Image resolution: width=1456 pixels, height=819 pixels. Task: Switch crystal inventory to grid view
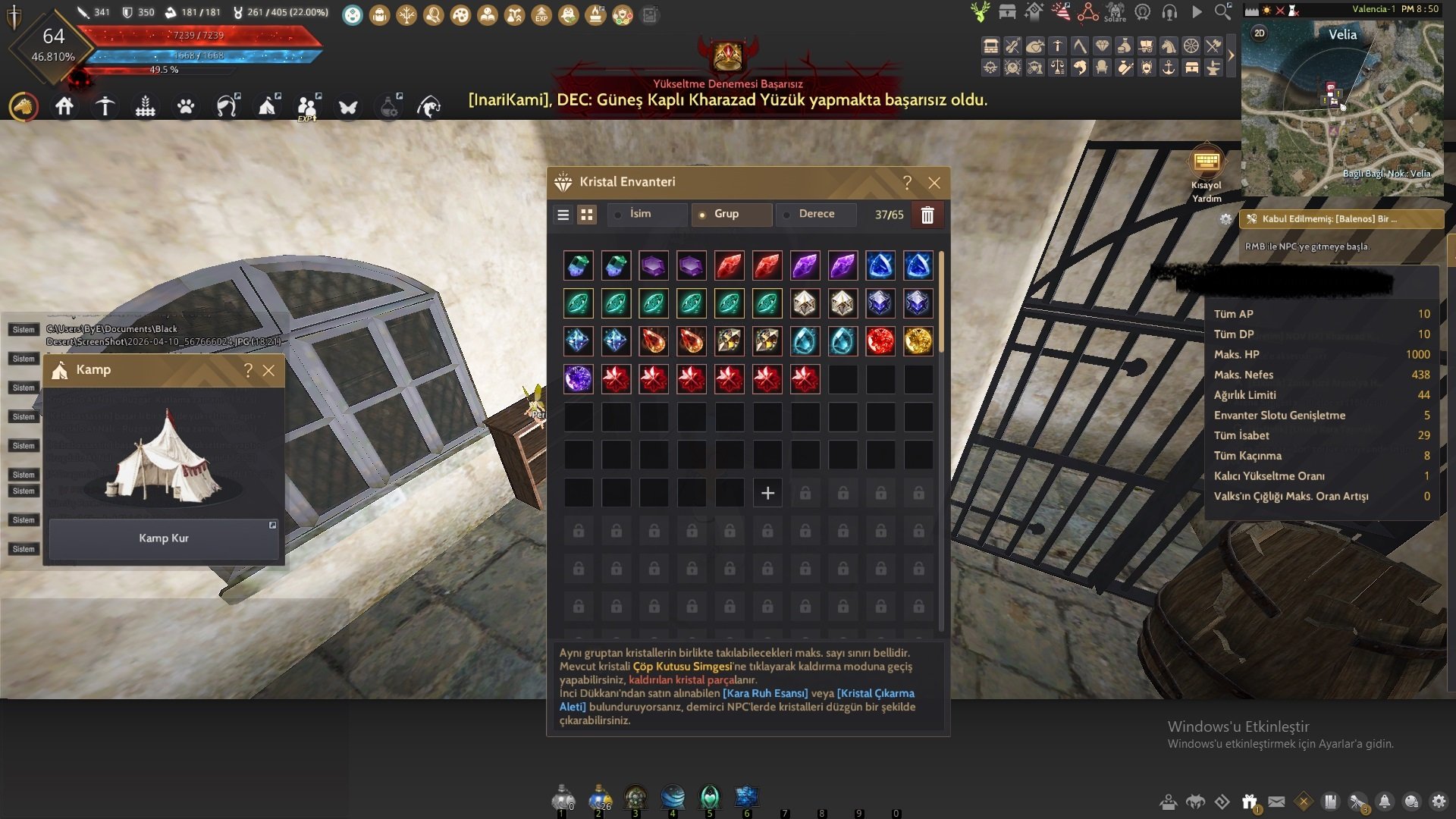click(x=587, y=215)
